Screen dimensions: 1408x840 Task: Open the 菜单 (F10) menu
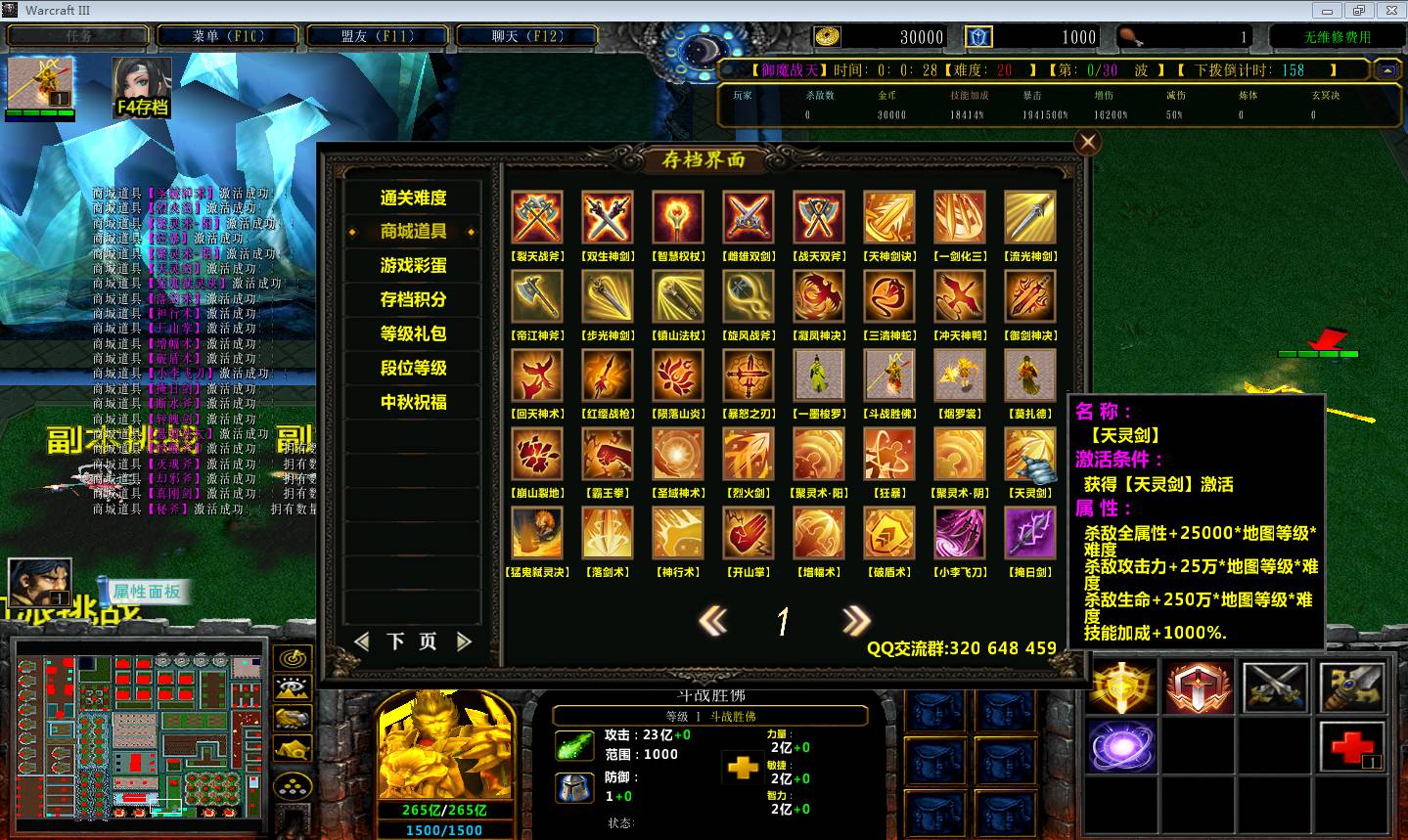228,36
